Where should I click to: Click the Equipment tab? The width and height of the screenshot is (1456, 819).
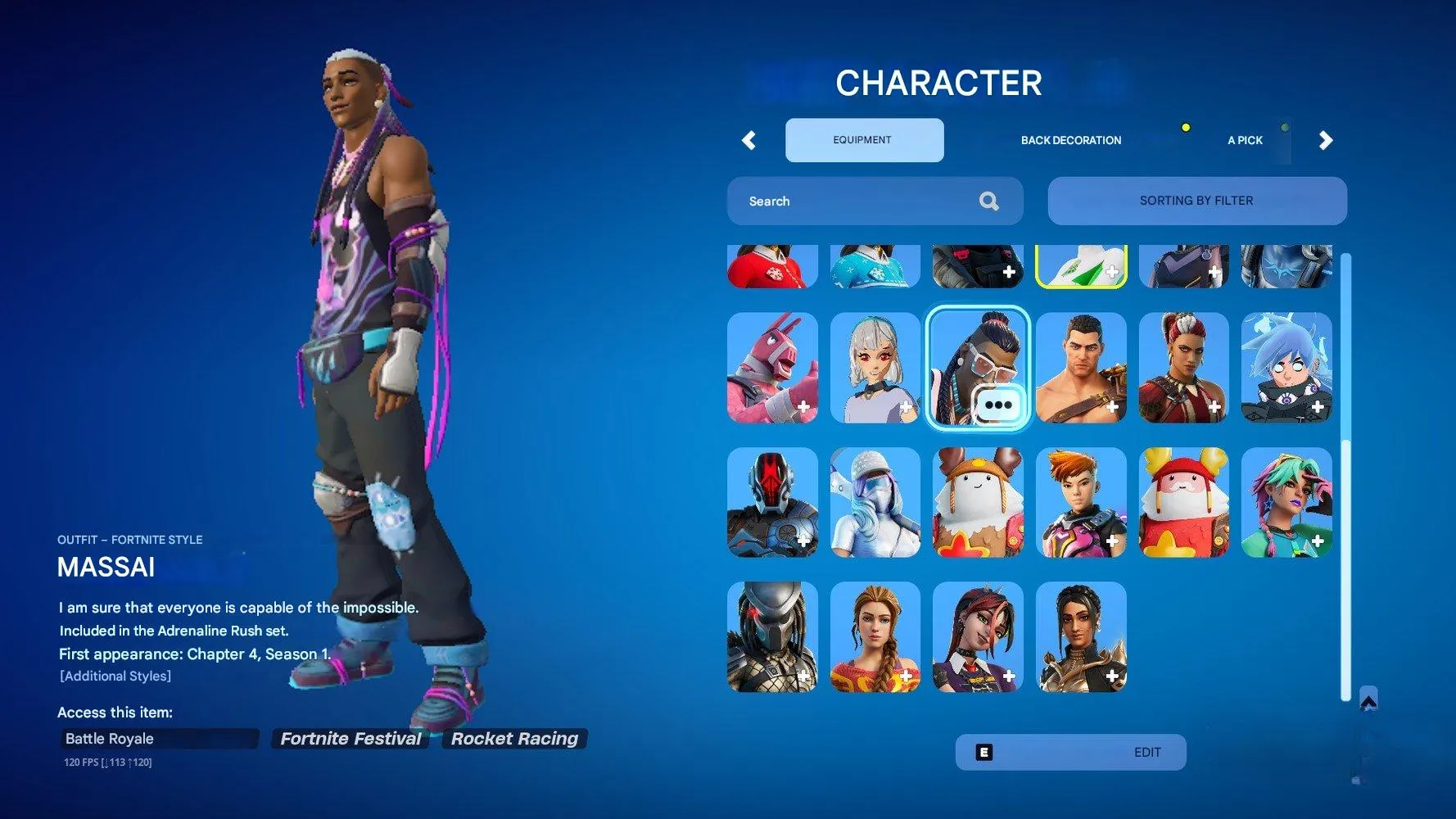(864, 139)
